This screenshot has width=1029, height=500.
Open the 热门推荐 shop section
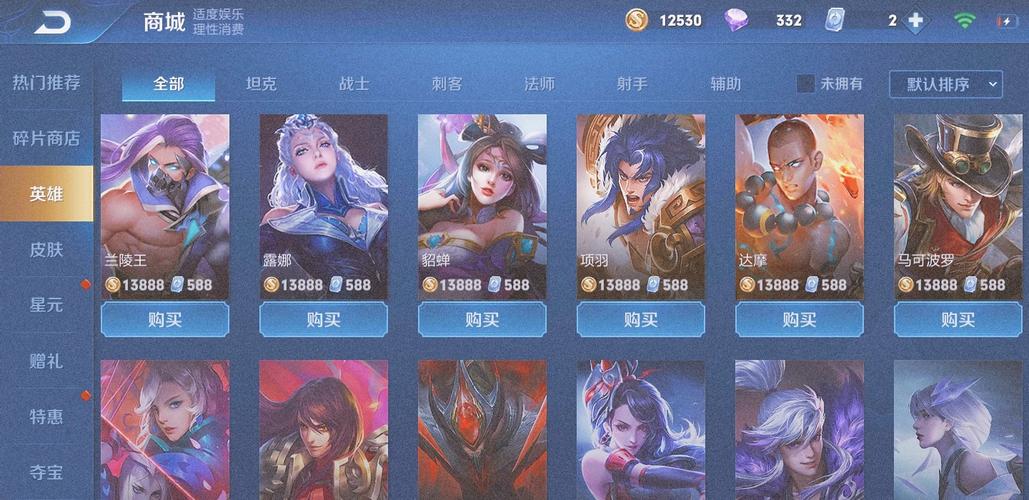(x=46, y=83)
